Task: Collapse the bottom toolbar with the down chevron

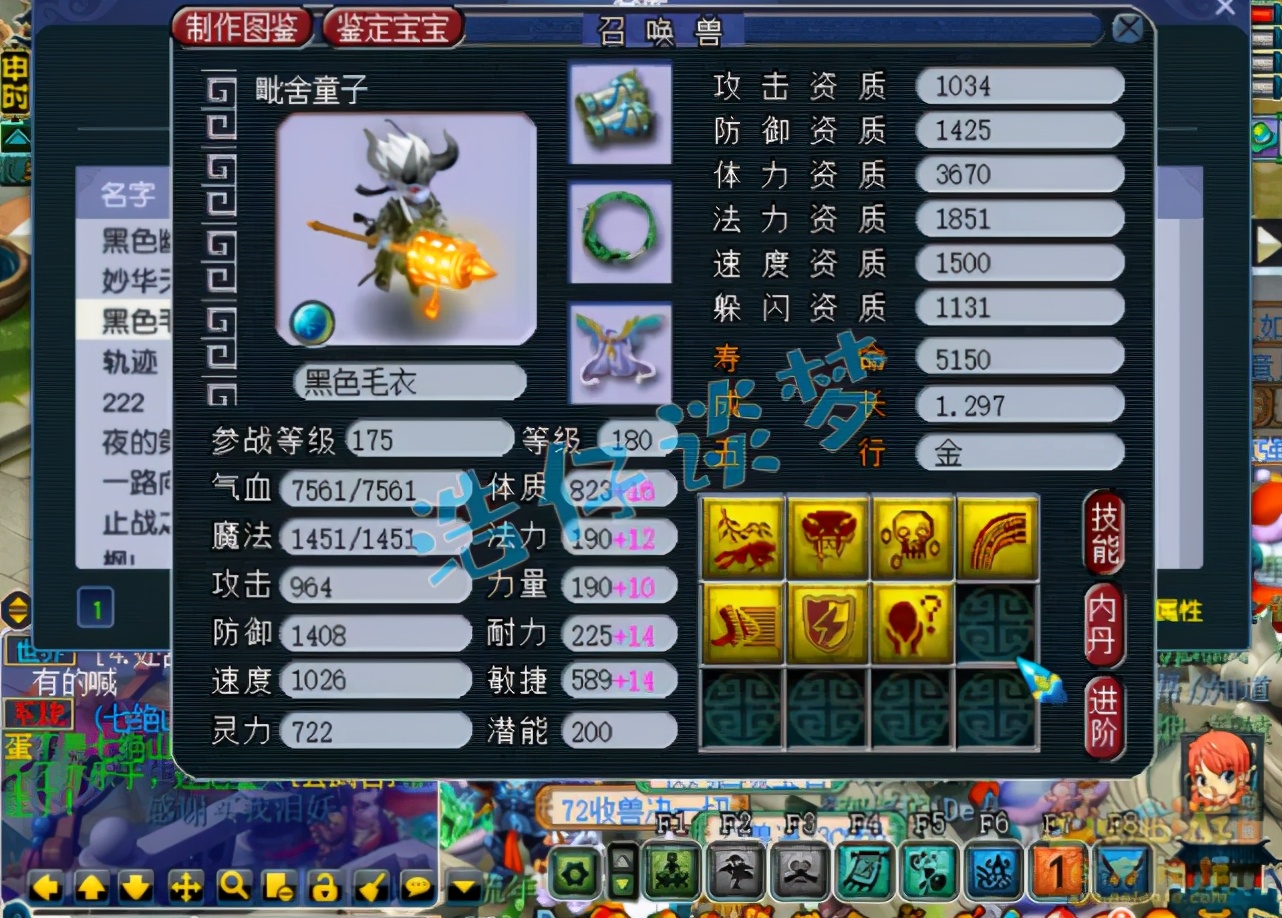Action: pos(462,887)
